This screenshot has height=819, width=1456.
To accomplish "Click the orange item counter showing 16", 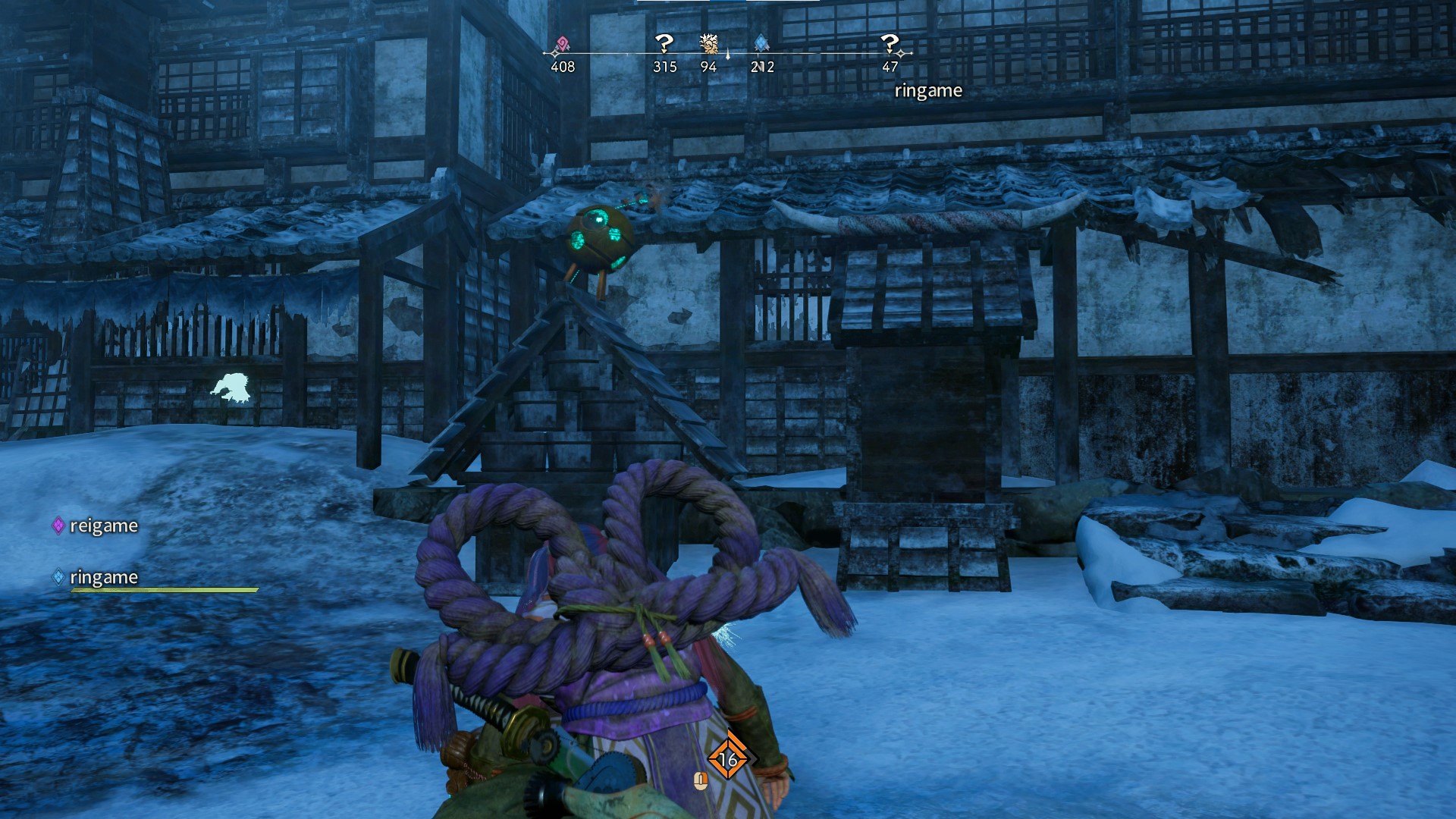I will pos(728,758).
